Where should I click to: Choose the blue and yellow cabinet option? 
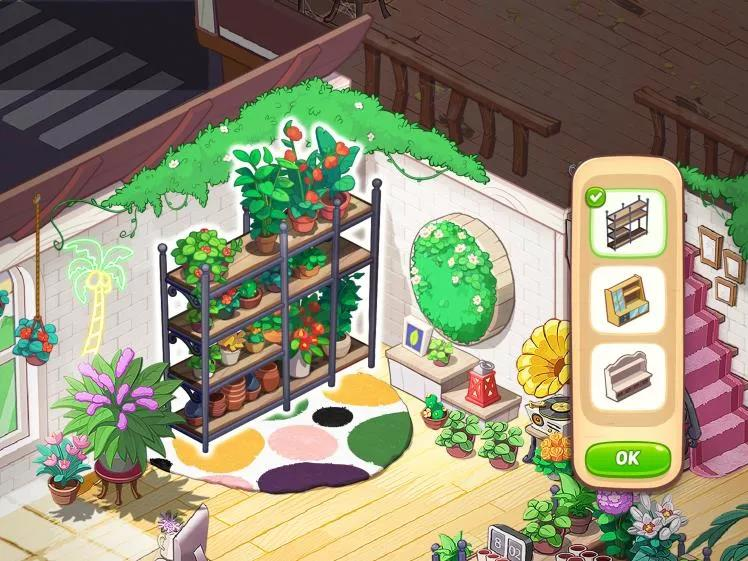pyautogui.click(x=628, y=300)
